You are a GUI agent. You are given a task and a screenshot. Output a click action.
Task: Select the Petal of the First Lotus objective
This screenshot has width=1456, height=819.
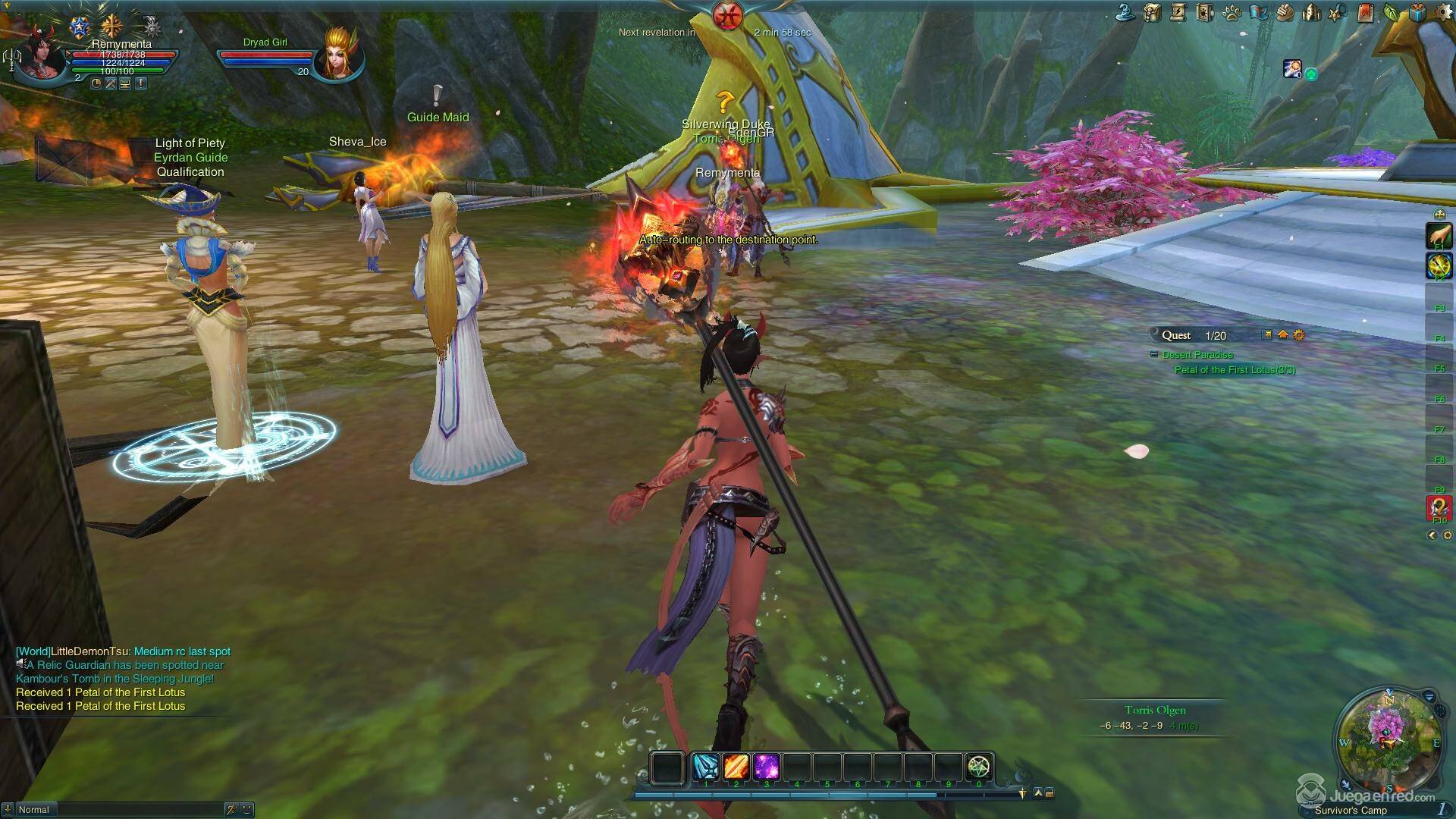click(1235, 370)
